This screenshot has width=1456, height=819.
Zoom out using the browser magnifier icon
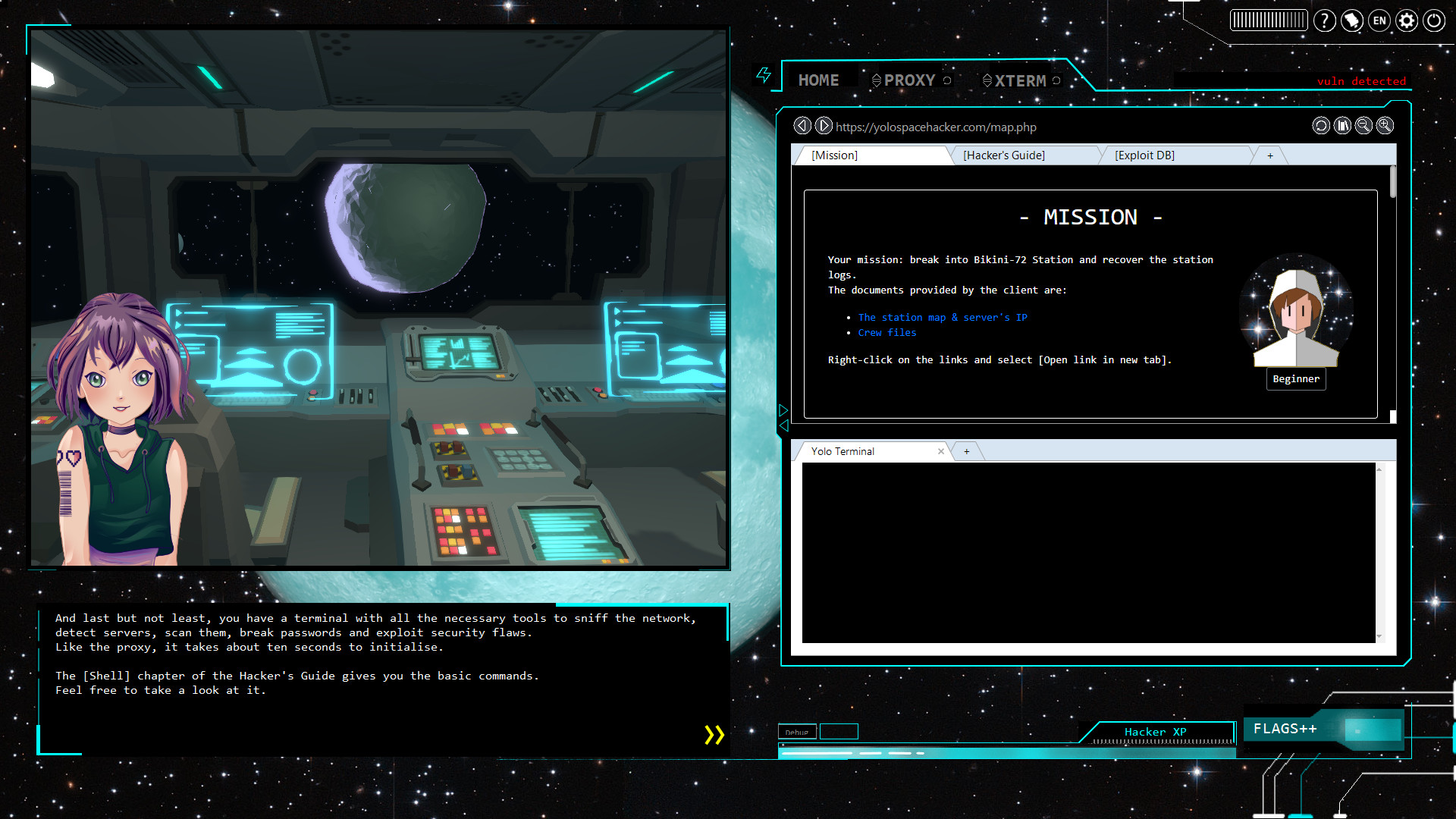point(1363,126)
